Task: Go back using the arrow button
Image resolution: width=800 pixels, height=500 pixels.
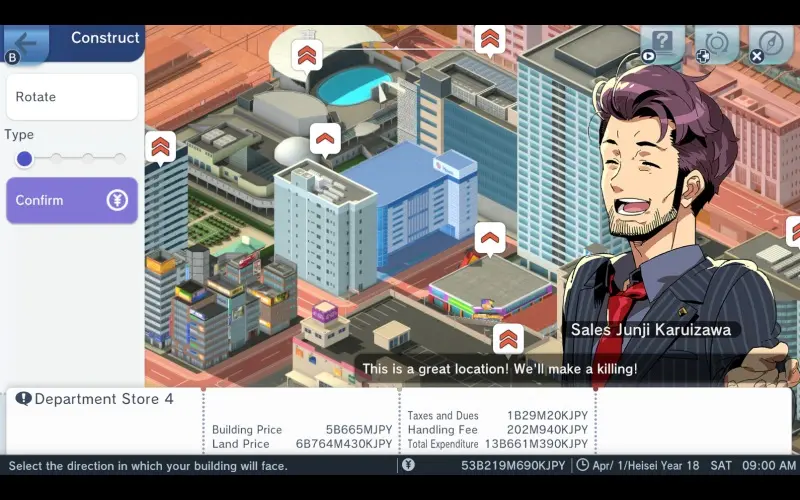Action: coord(27,43)
